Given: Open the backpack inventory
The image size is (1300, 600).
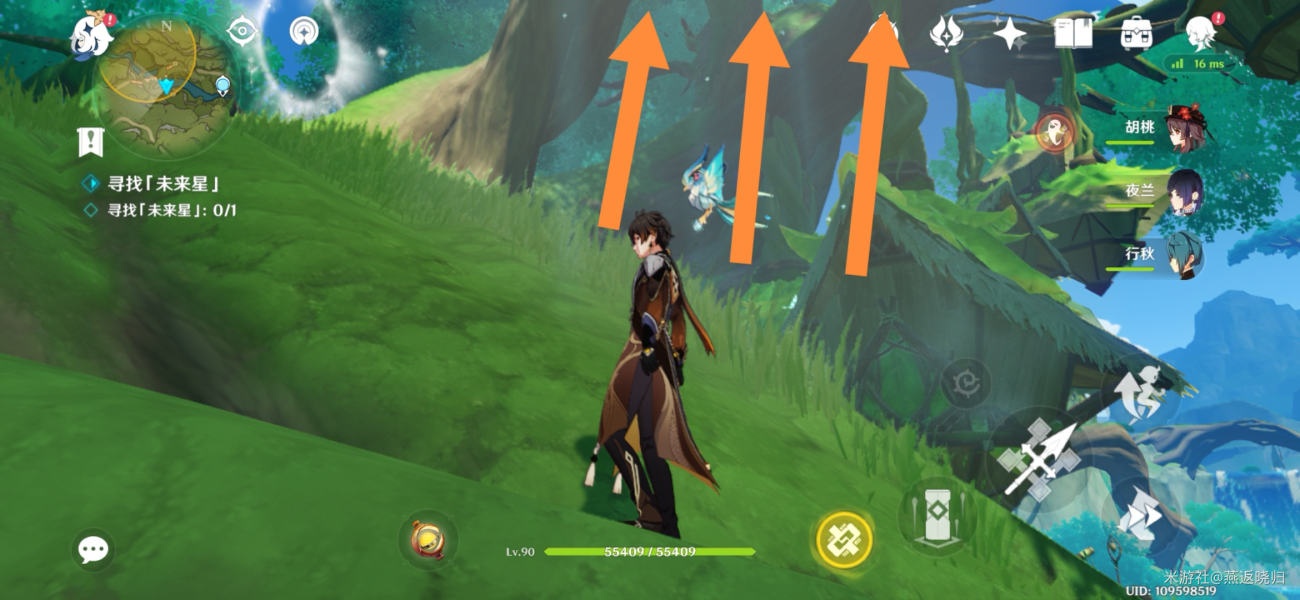Looking at the screenshot, I should pyautogui.click(x=1136, y=33).
